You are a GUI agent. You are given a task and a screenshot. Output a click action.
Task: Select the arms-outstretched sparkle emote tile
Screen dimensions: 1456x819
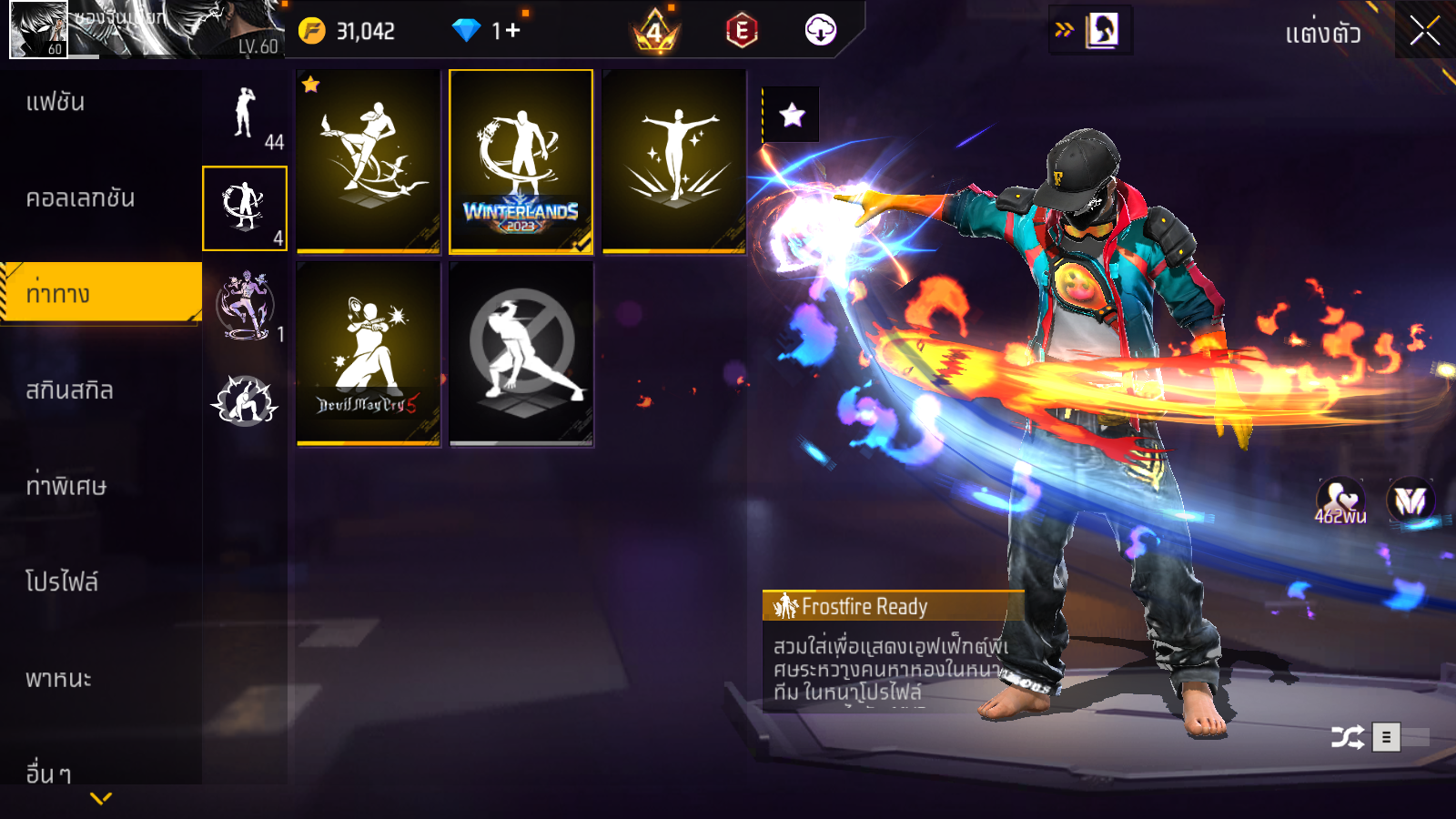coord(674,162)
